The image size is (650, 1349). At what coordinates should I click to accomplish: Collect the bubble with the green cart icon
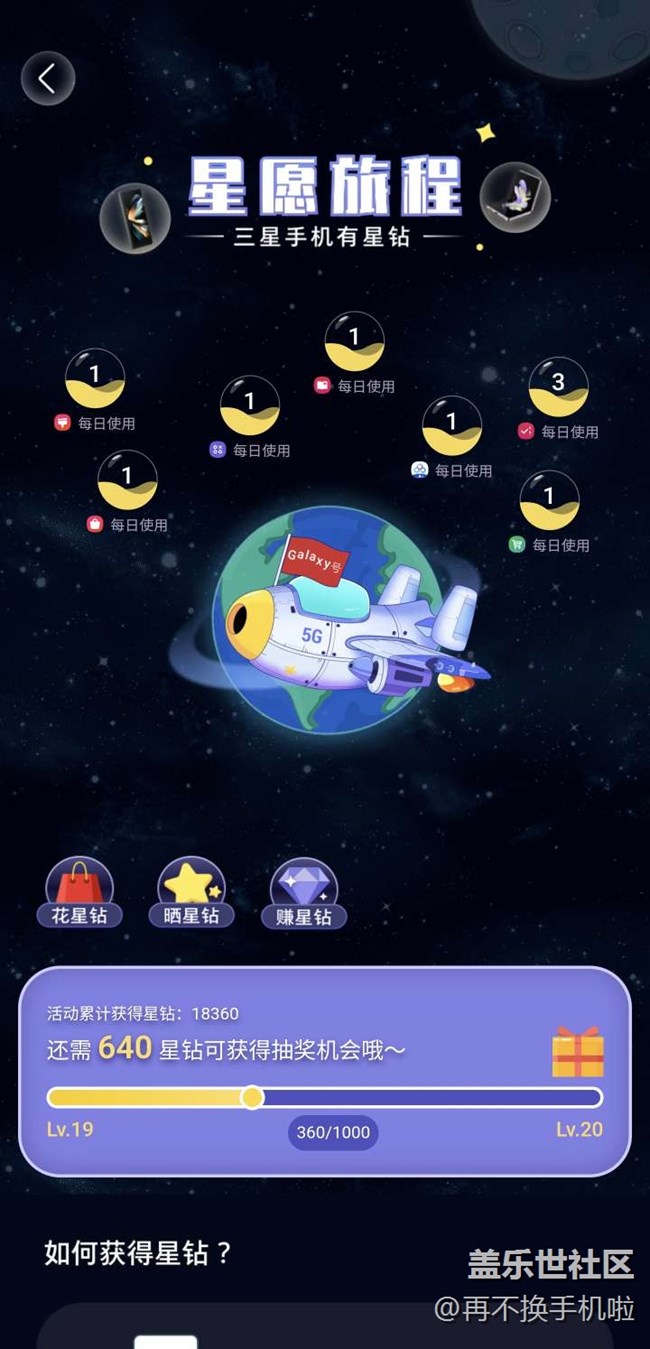click(549, 500)
